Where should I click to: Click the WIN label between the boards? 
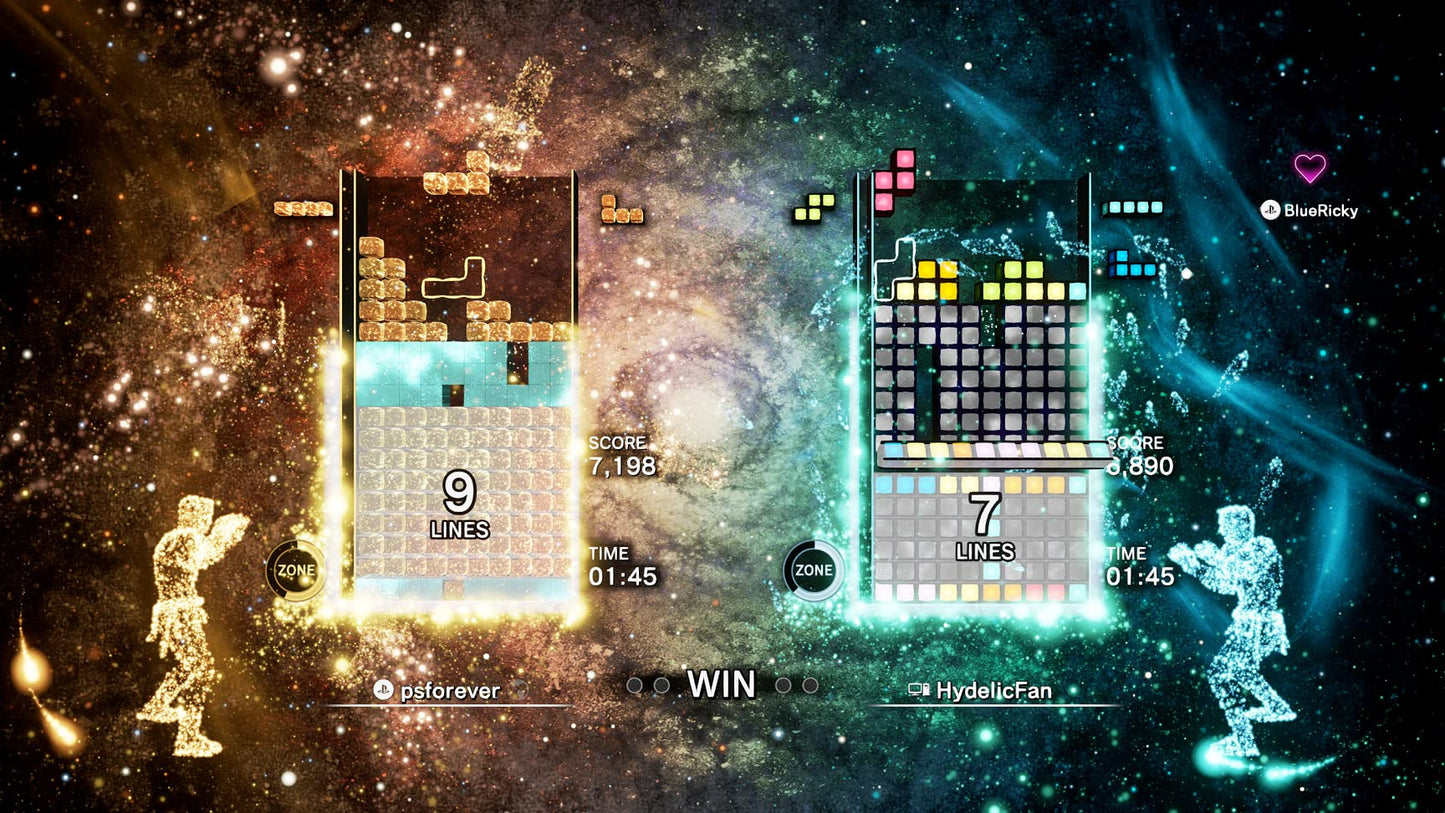pos(721,685)
